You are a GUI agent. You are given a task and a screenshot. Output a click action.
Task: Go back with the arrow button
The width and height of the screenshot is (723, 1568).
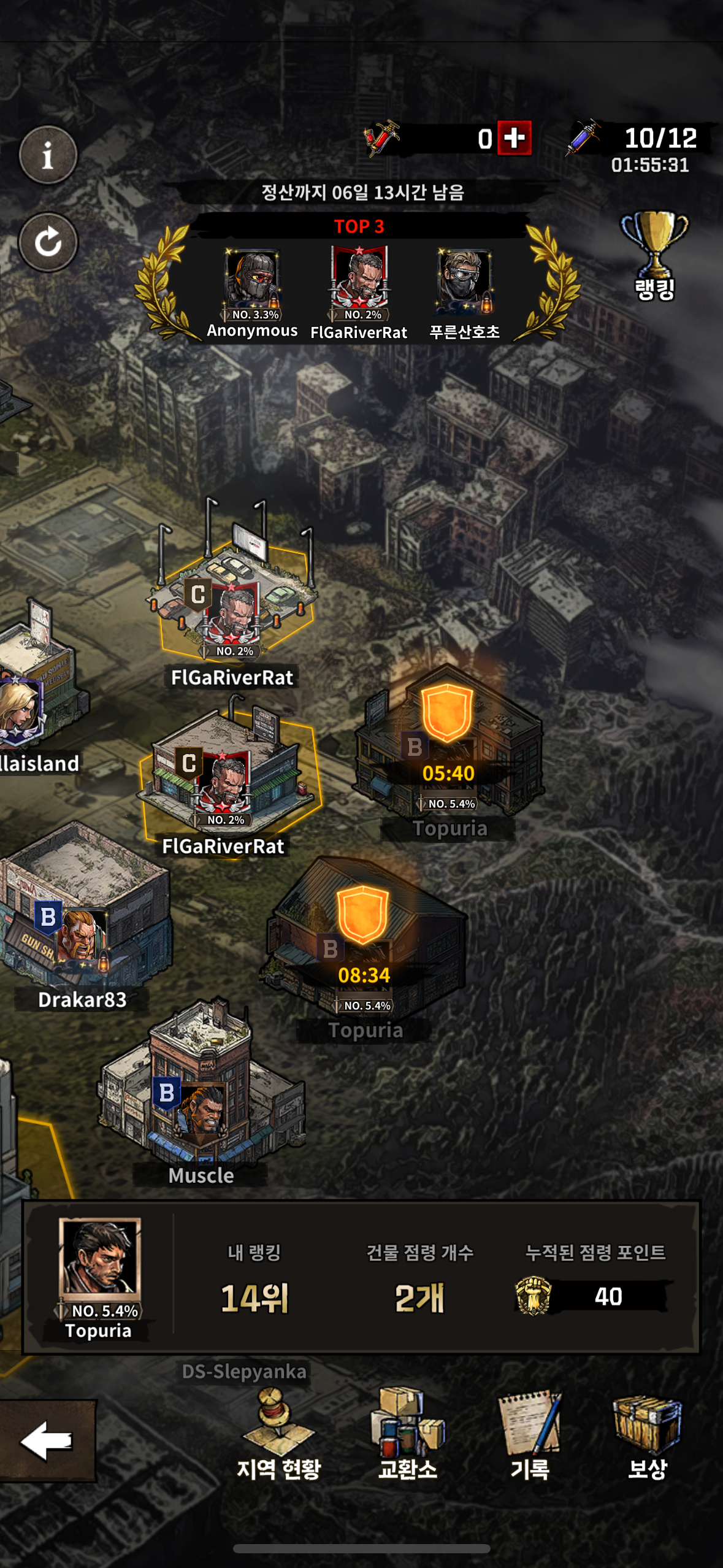[47, 1440]
